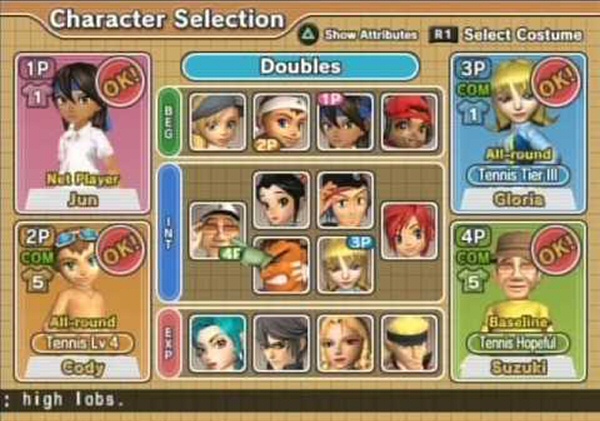Select the blonde character with gray cap
The height and width of the screenshot is (421, 600).
tap(218, 121)
